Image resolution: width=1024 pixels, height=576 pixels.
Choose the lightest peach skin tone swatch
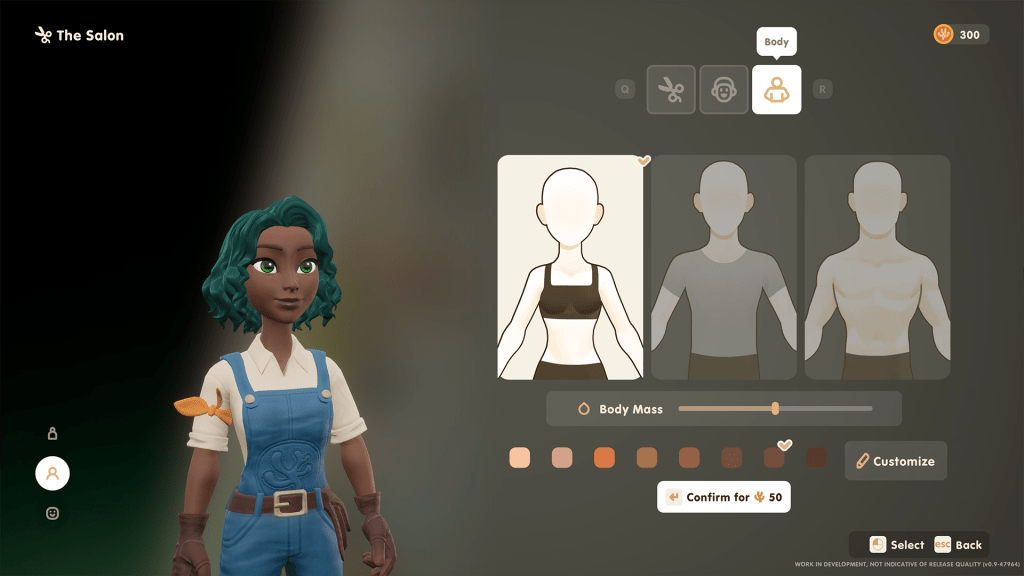click(520, 458)
